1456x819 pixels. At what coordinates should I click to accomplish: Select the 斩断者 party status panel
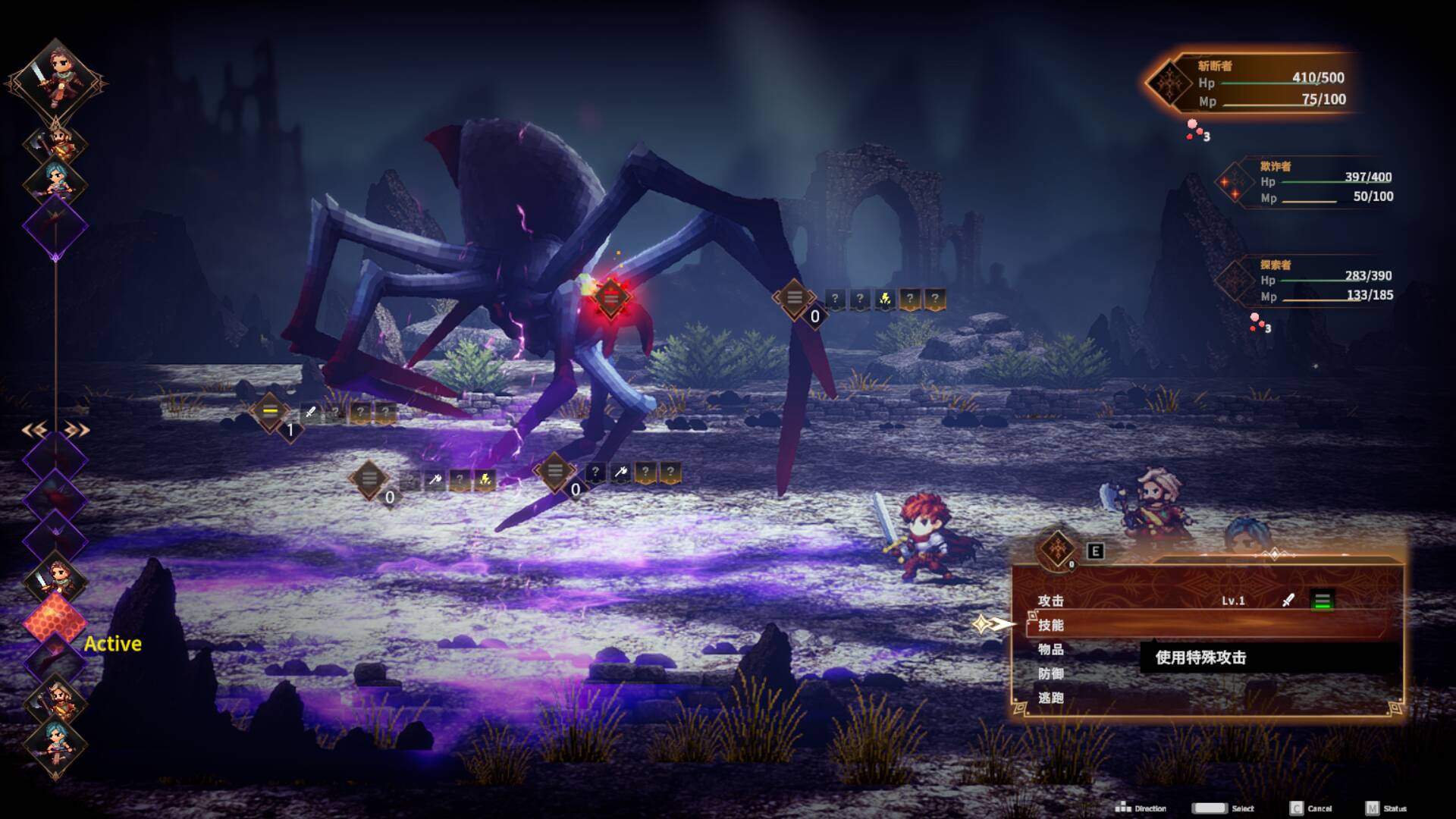[x=1251, y=83]
